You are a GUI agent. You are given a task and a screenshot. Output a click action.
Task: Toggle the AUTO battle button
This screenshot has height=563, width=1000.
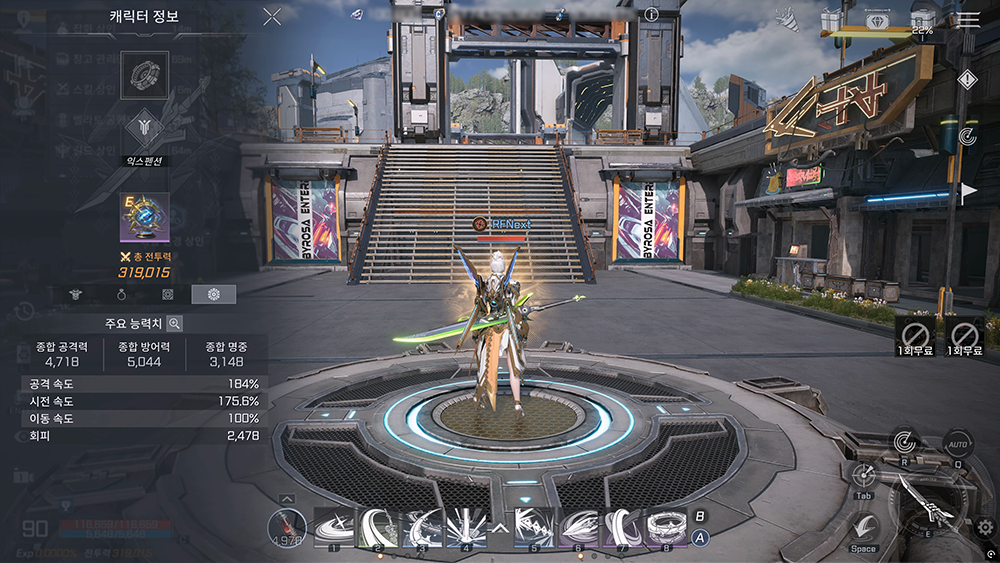[x=957, y=441]
